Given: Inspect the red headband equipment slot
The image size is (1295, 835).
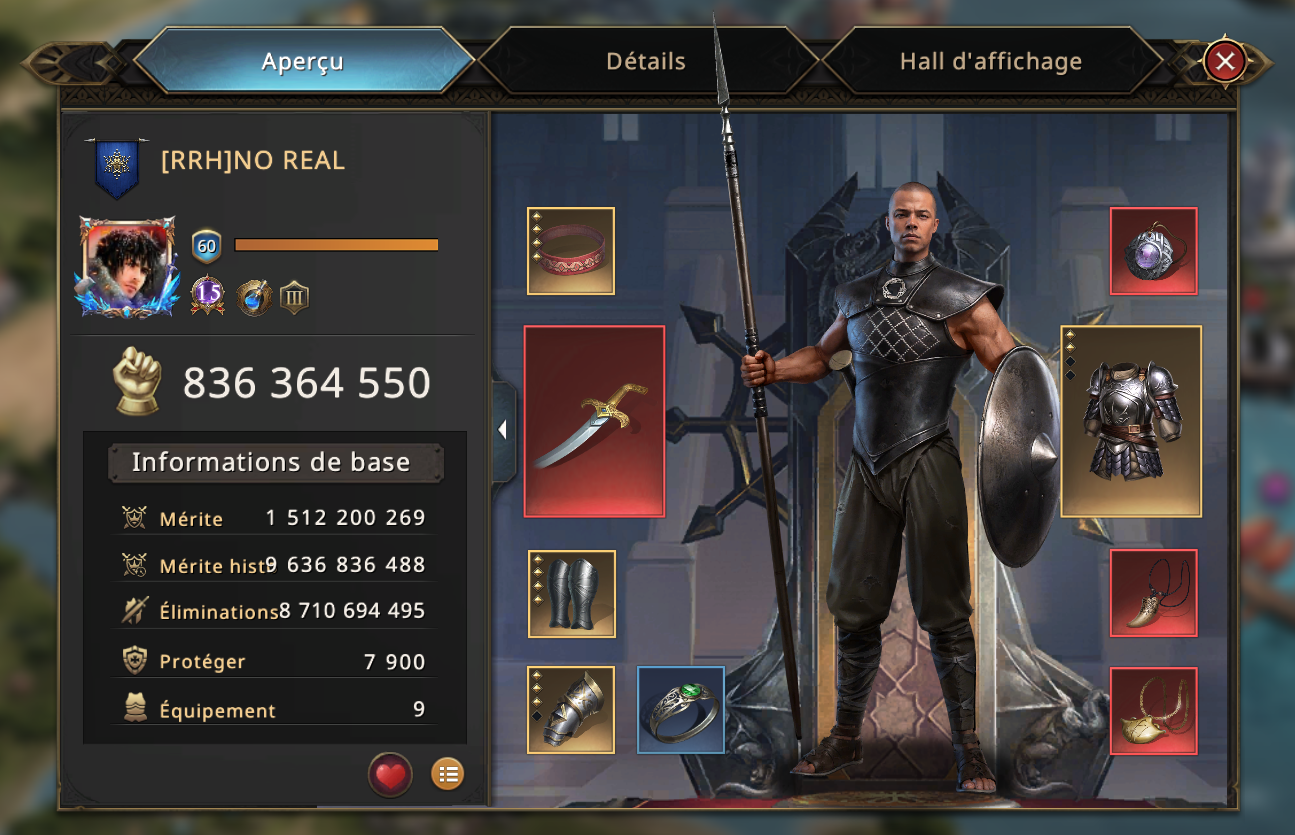Looking at the screenshot, I should pyautogui.click(x=571, y=251).
